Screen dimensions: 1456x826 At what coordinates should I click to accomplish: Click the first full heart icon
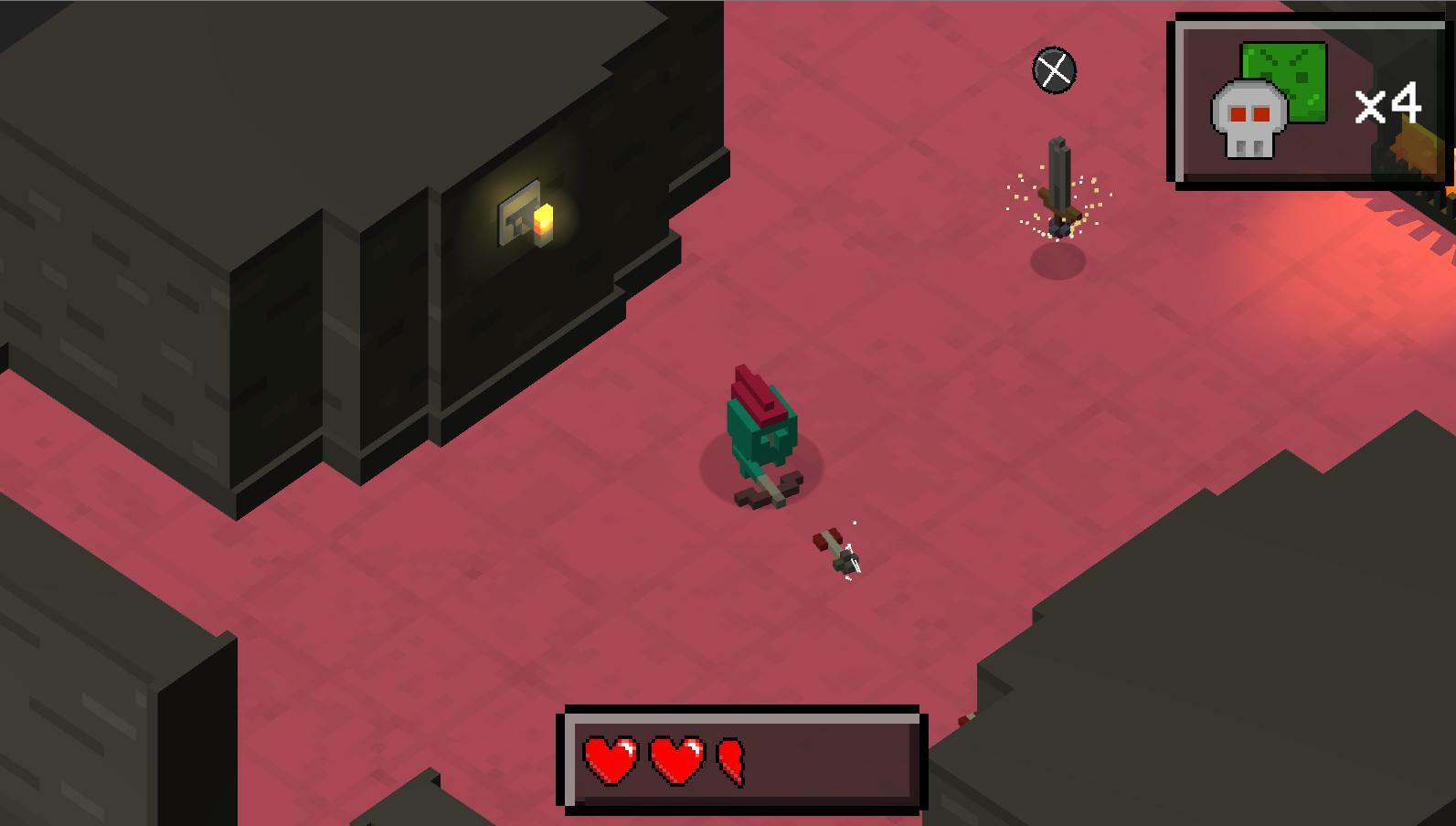(x=611, y=760)
